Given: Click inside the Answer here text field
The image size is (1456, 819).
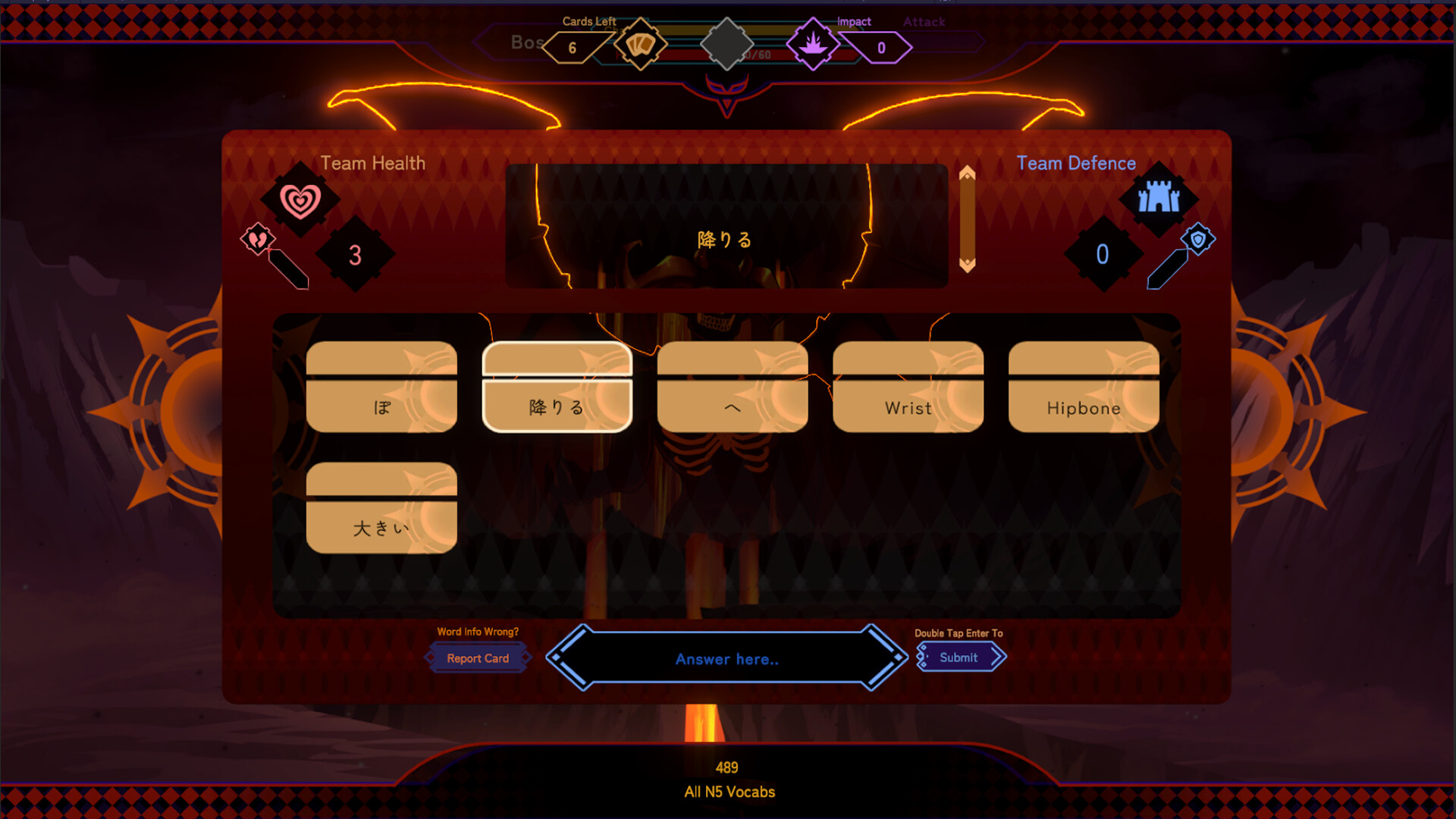Looking at the screenshot, I should tap(726, 659).
